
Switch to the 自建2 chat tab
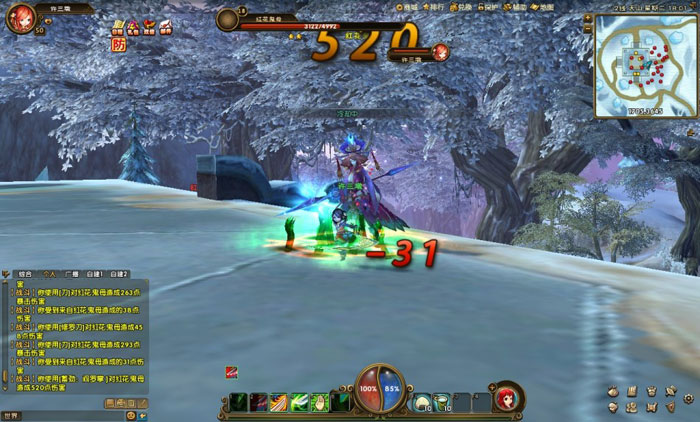(119, 273)
